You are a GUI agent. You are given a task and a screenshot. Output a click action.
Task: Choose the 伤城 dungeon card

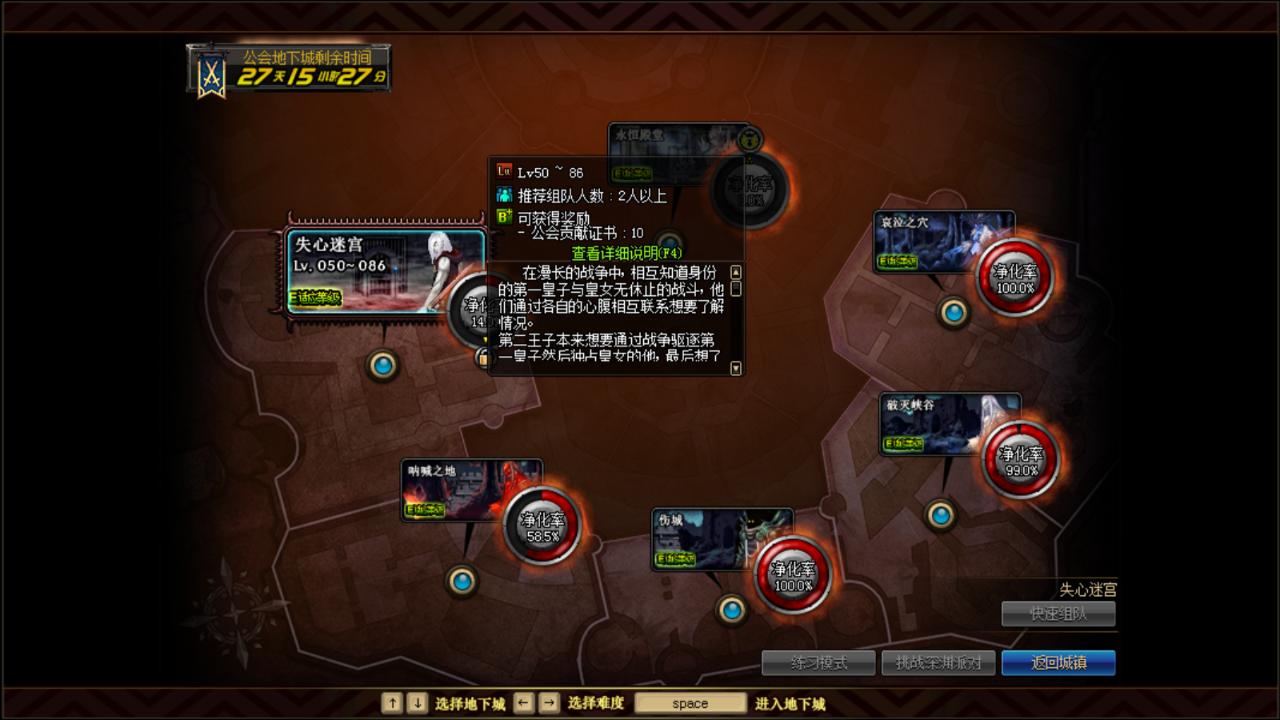click(x=721, y=540)
